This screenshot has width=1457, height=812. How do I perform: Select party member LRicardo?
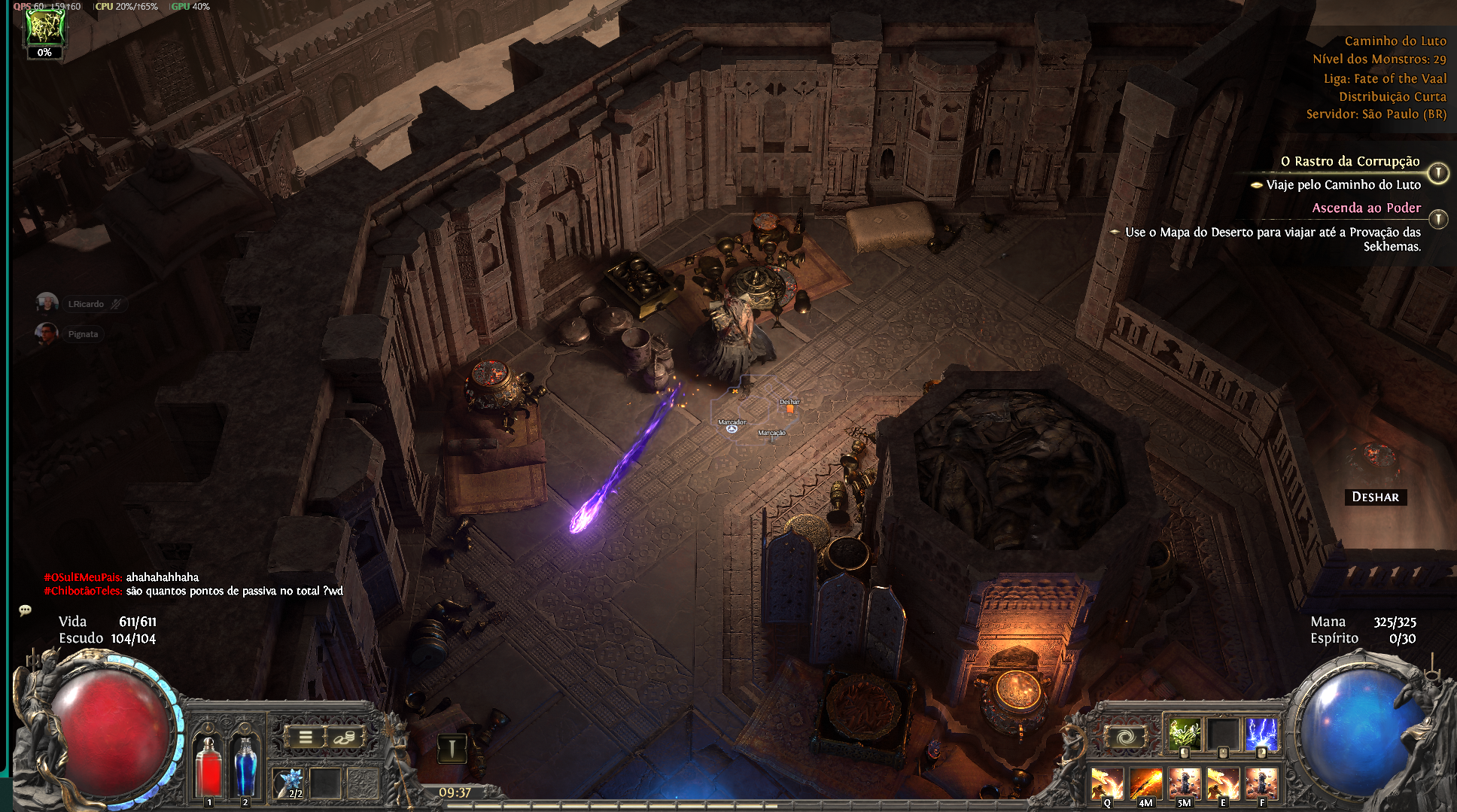pyautogui.click(x=47, y=303)
